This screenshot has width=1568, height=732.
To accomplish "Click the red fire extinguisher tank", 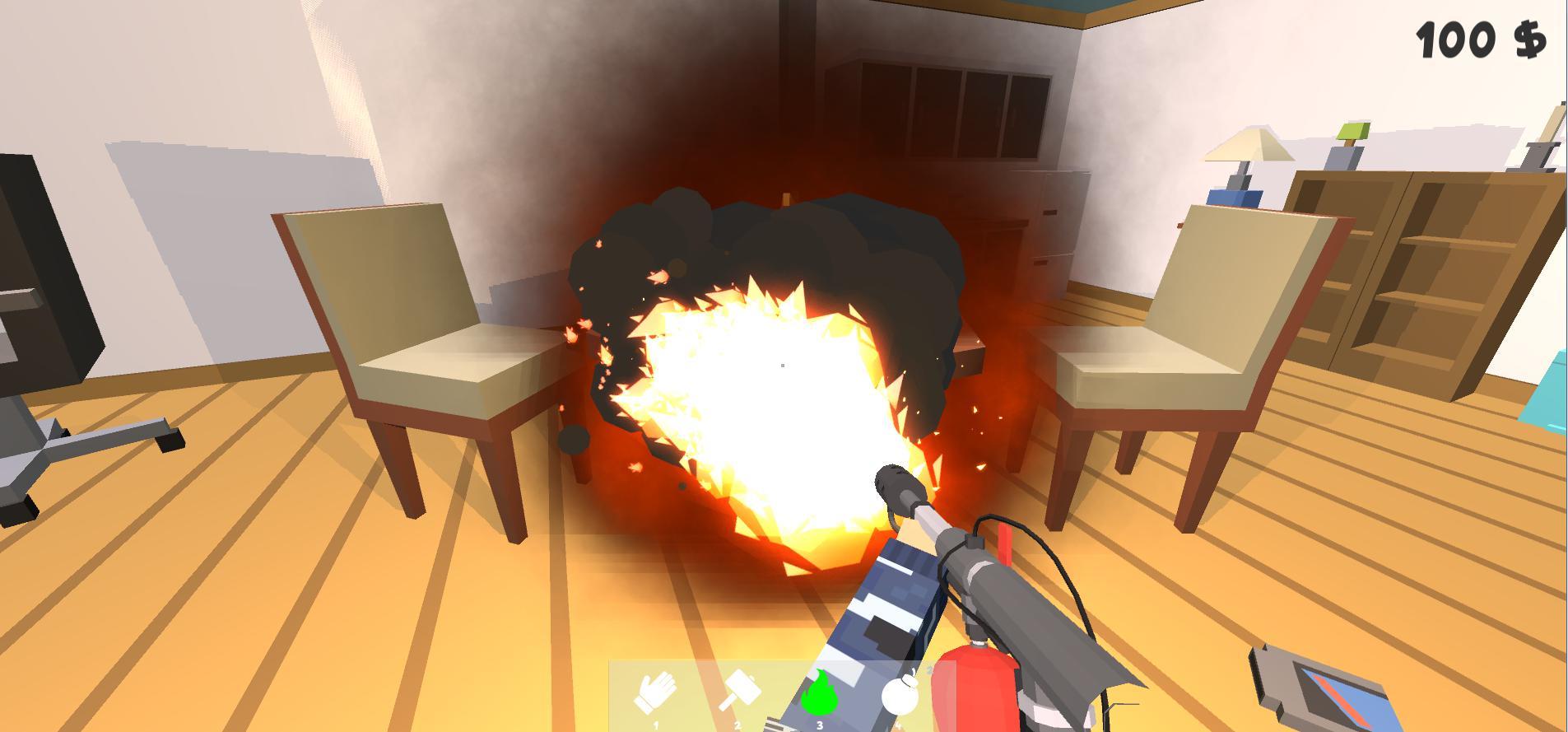I will tap(979, 692).
